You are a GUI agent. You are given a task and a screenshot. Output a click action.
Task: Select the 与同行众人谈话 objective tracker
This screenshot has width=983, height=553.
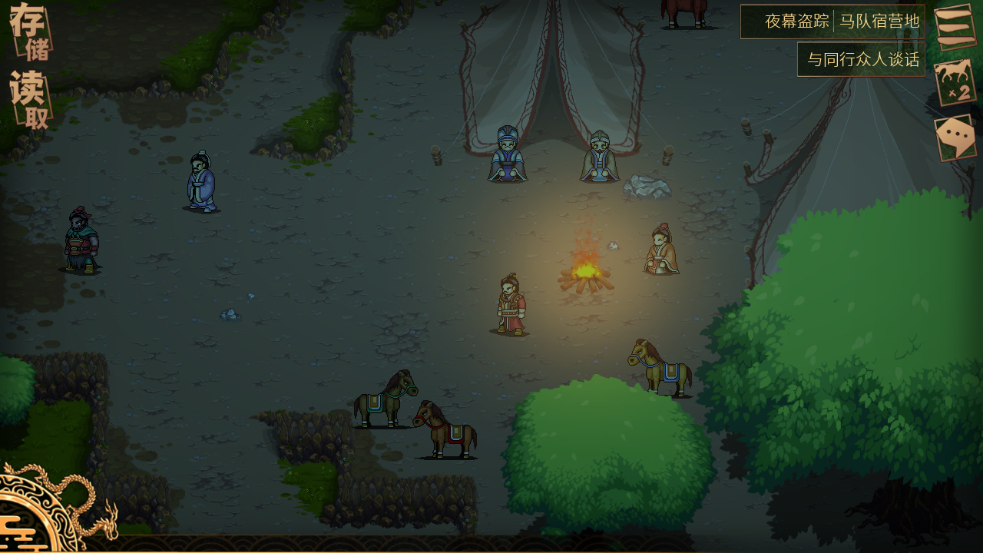[x=862, y=59]
